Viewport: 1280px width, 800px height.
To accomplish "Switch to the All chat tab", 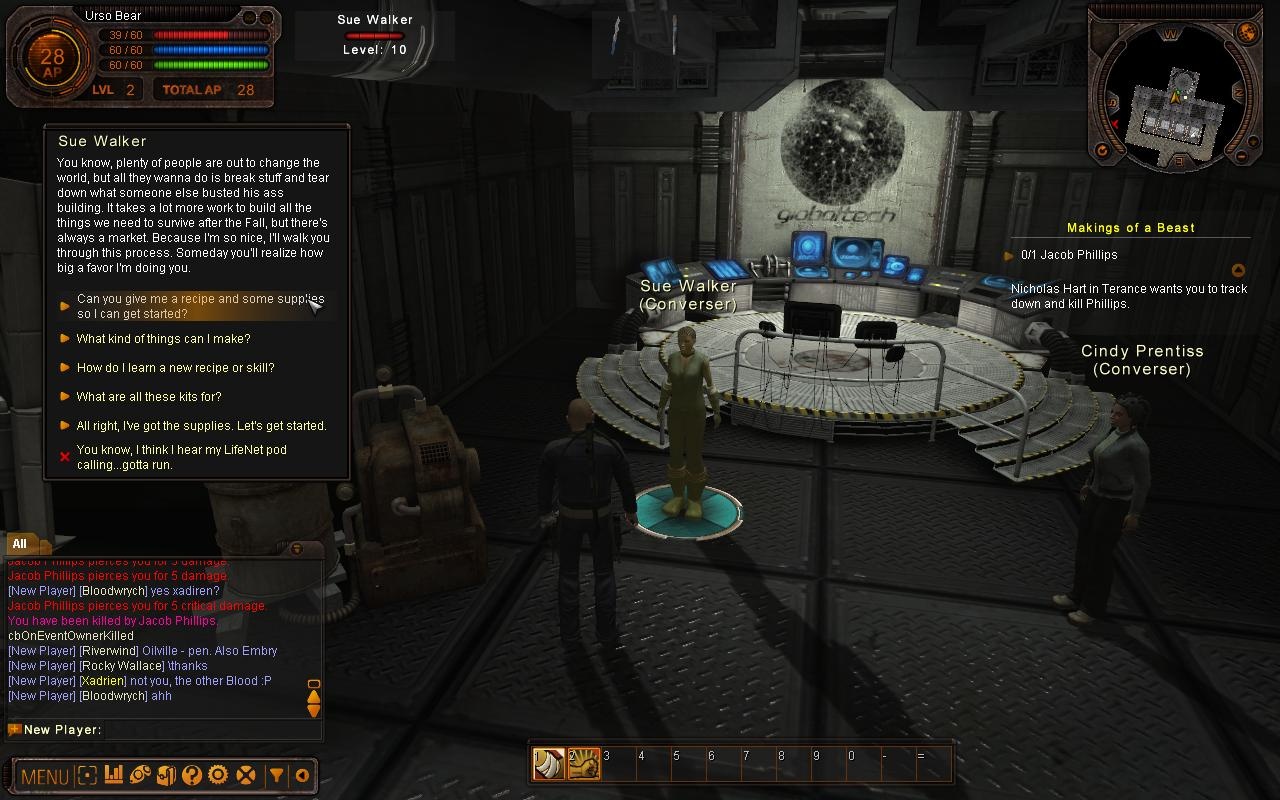I will coord(19,544).
